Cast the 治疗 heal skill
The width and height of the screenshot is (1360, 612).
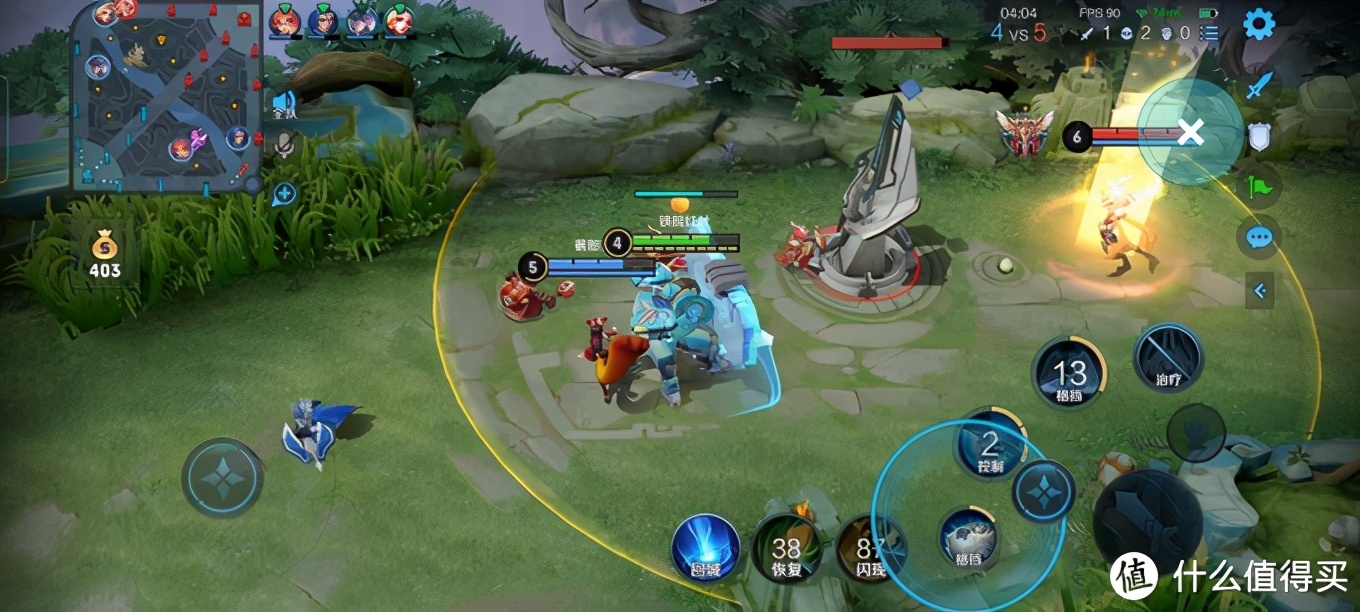[1168, 358]
